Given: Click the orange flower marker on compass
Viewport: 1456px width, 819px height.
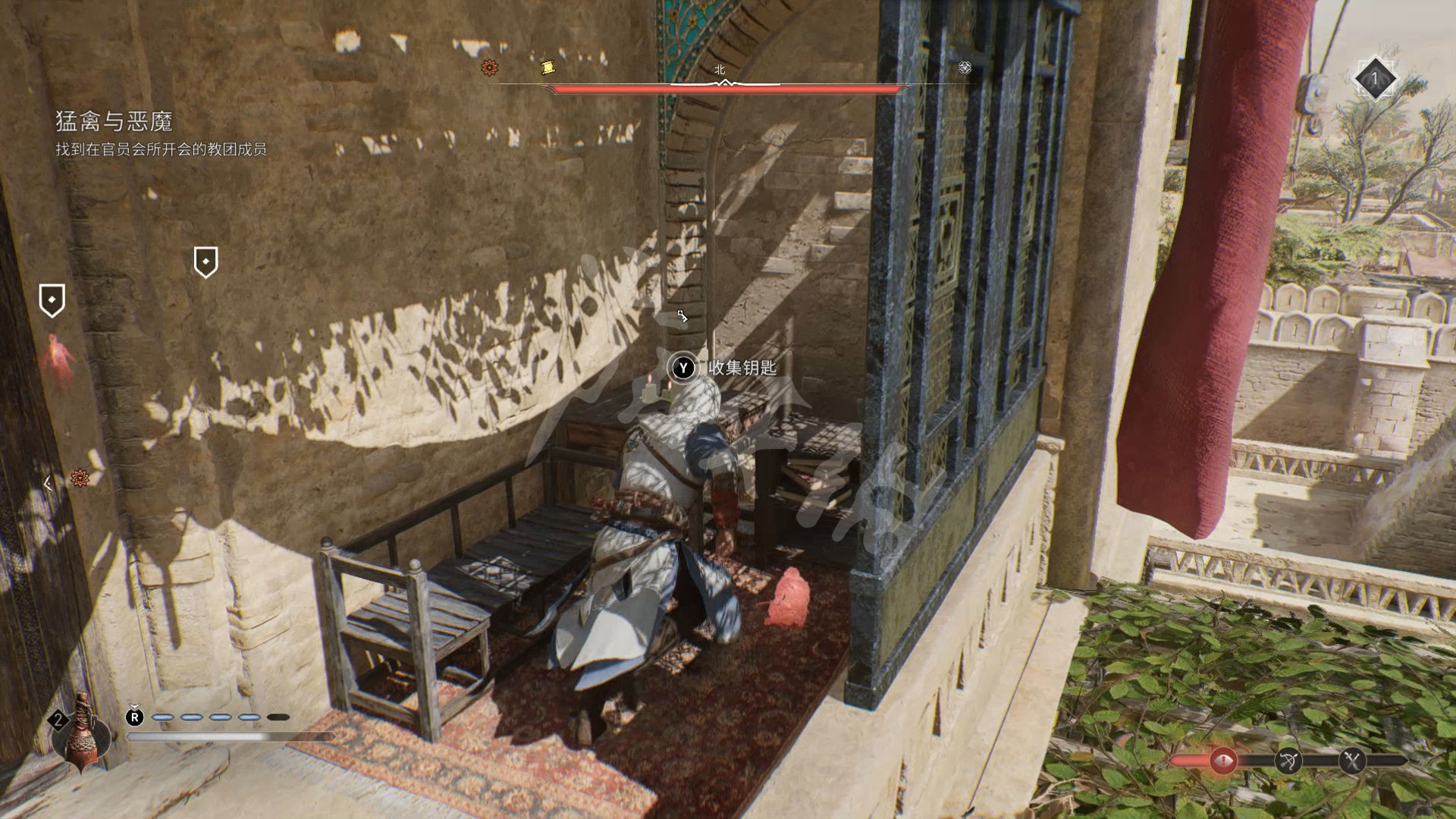Looking at the screenshot, I should 490,67.
